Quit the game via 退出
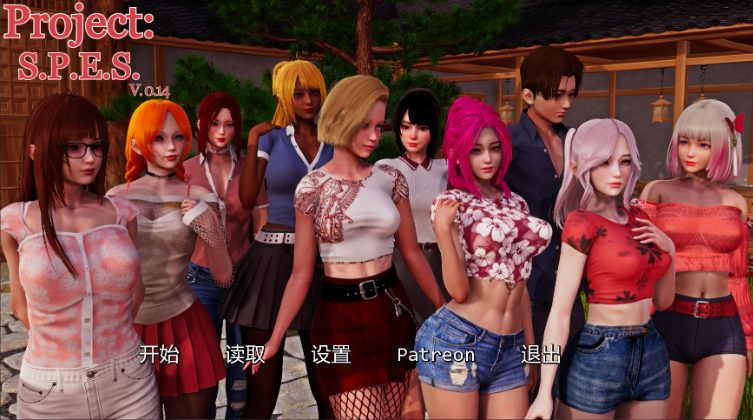Viewport: 753px width, 420px height. click(540, 354)
